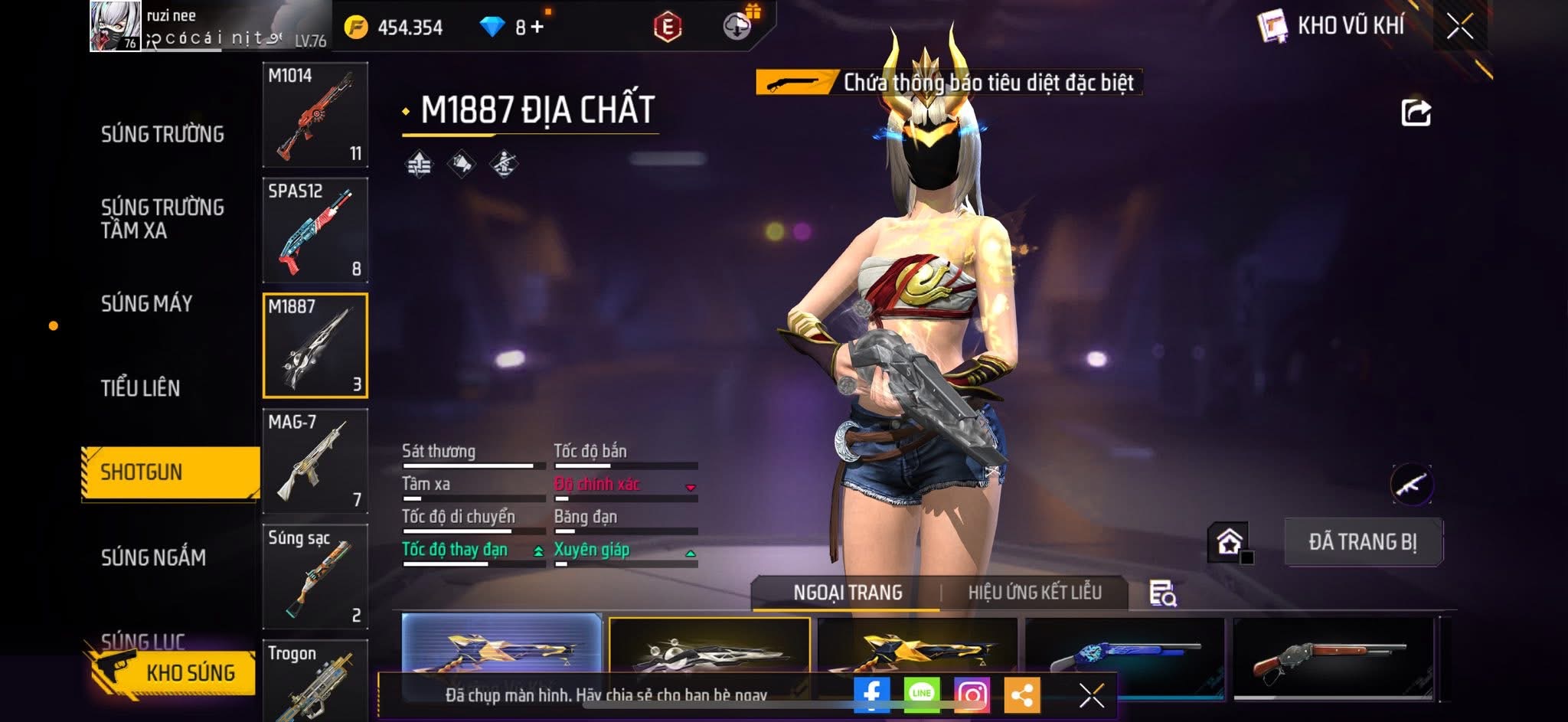Switch to Hiệu Ứng Kết Liễu tab

coord(1034,593)
